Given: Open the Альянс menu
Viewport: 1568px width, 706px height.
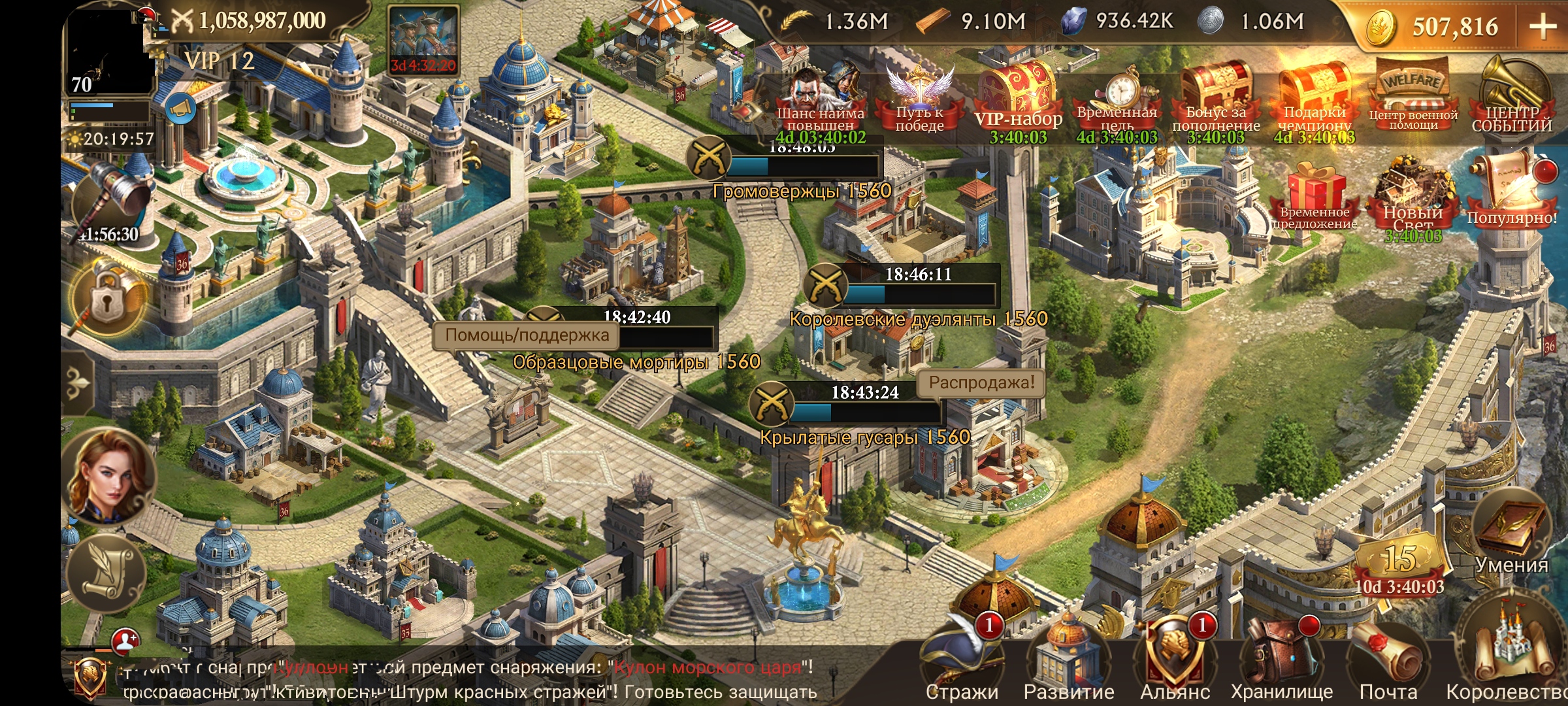Looking at the screenshot, I should 1175,660.
